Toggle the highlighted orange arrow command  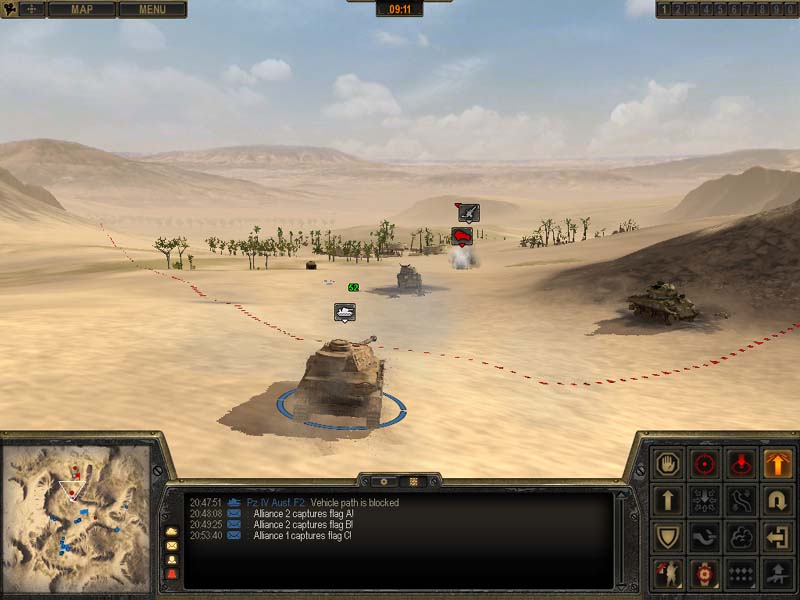coord(778,463)
